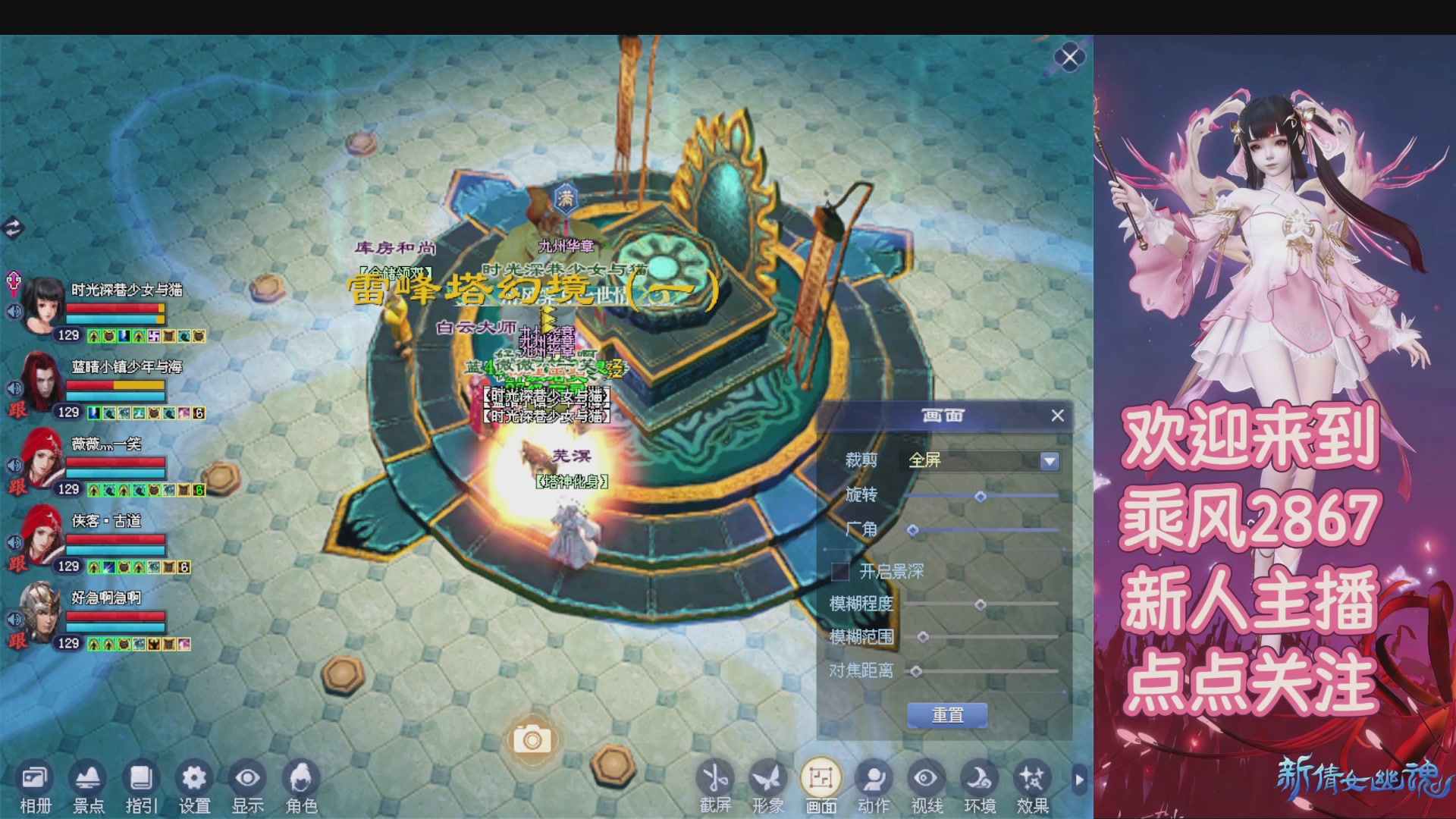Enable the 开启景深 checkbox
Image resolution: width=1456 pixels, height=819 pixels.
tap(840, 571)
